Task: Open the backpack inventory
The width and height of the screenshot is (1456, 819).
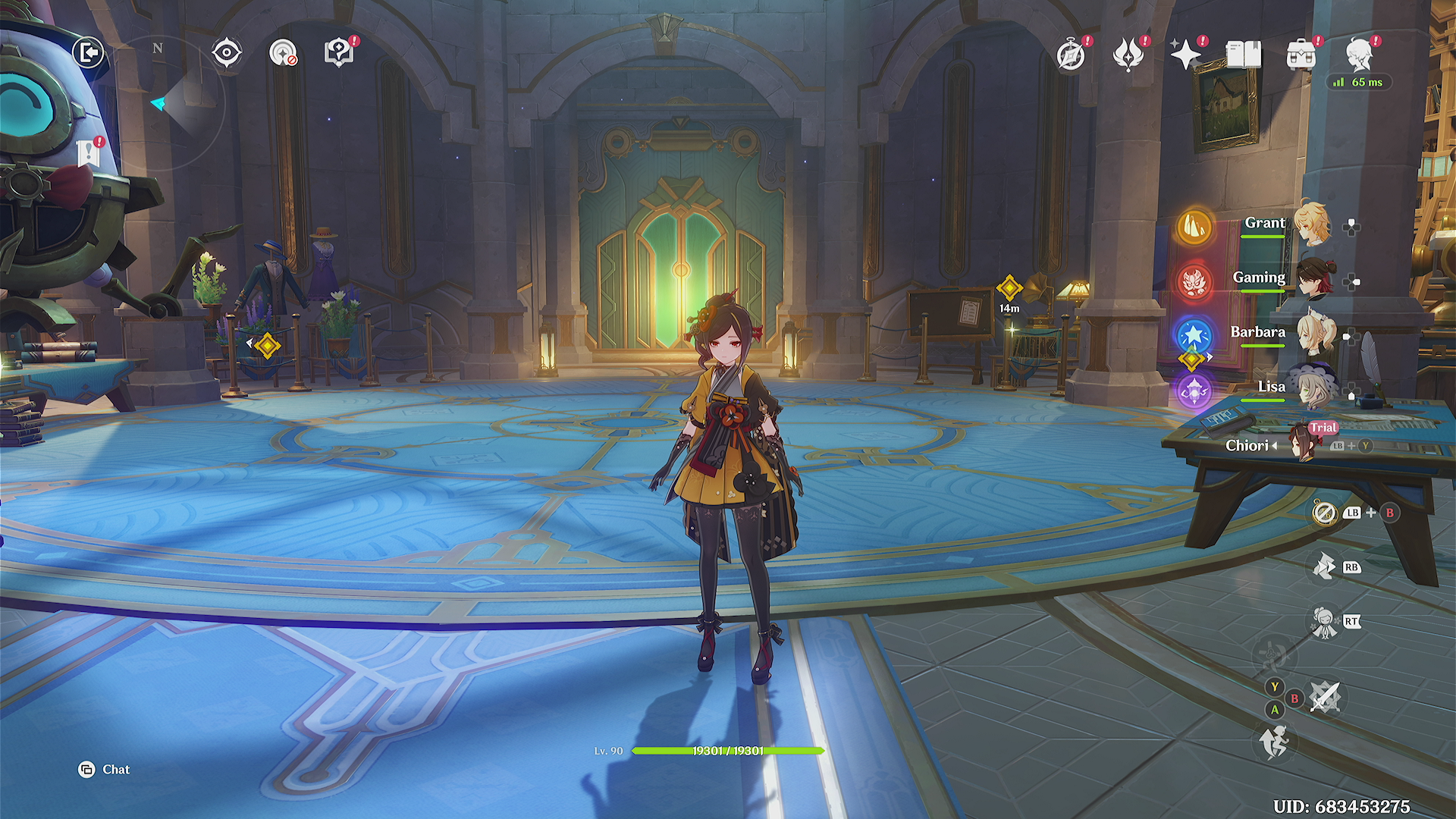Action: (1301, 55)
